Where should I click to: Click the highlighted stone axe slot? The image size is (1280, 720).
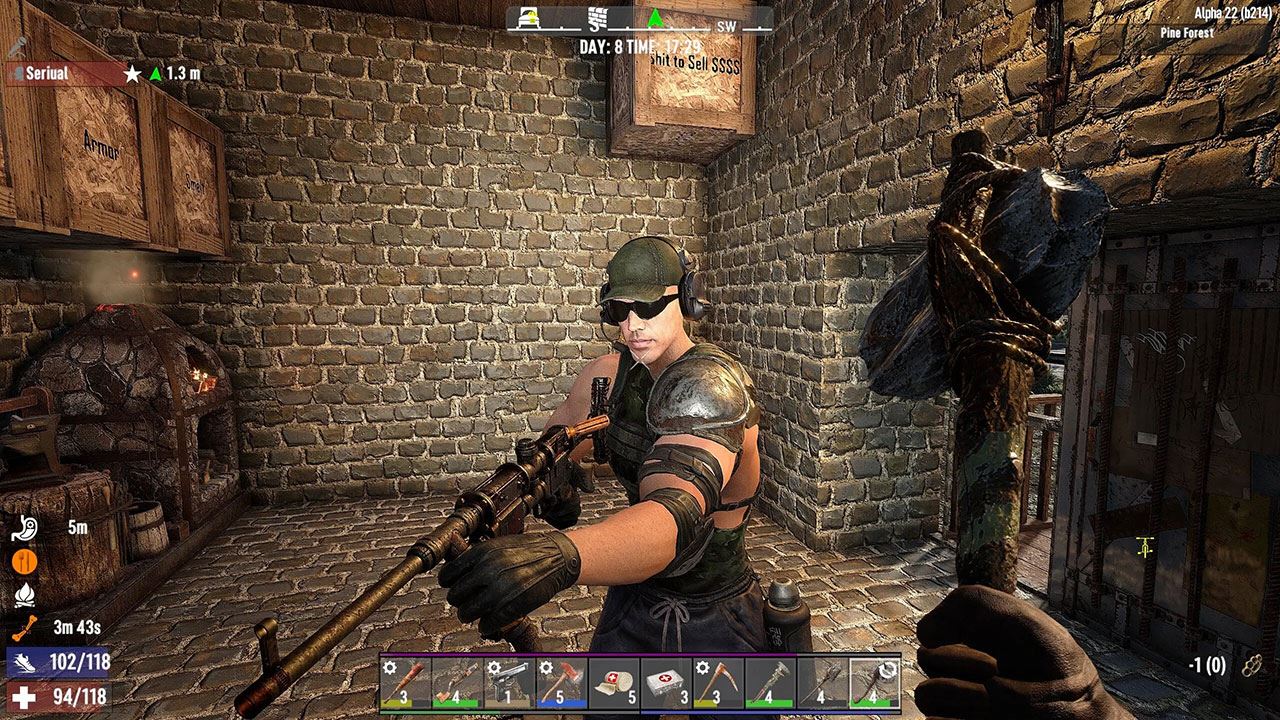pyautogui.click(x=874, y=682)
